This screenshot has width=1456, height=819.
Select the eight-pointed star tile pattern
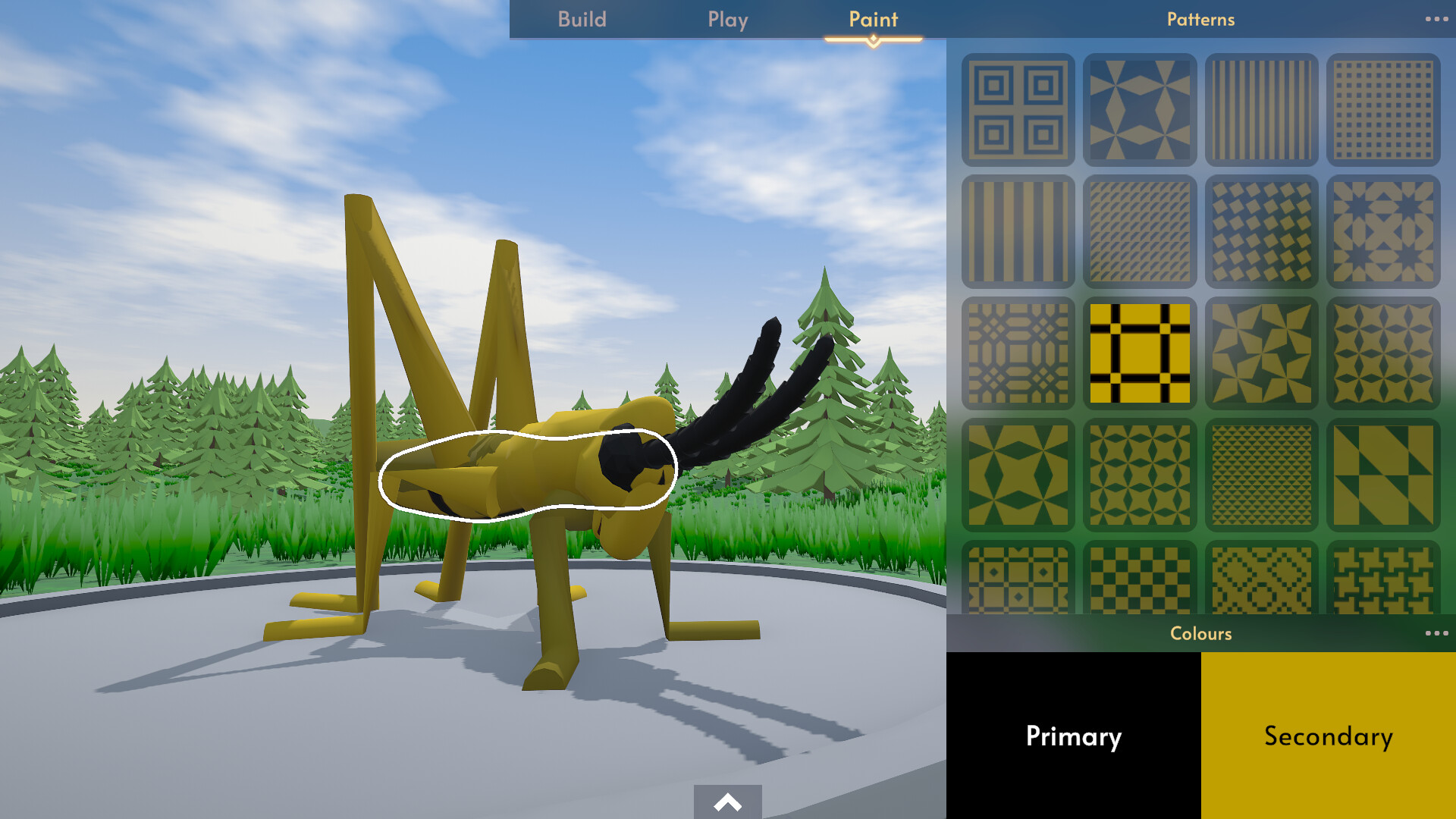click(x=1383, y=231)
